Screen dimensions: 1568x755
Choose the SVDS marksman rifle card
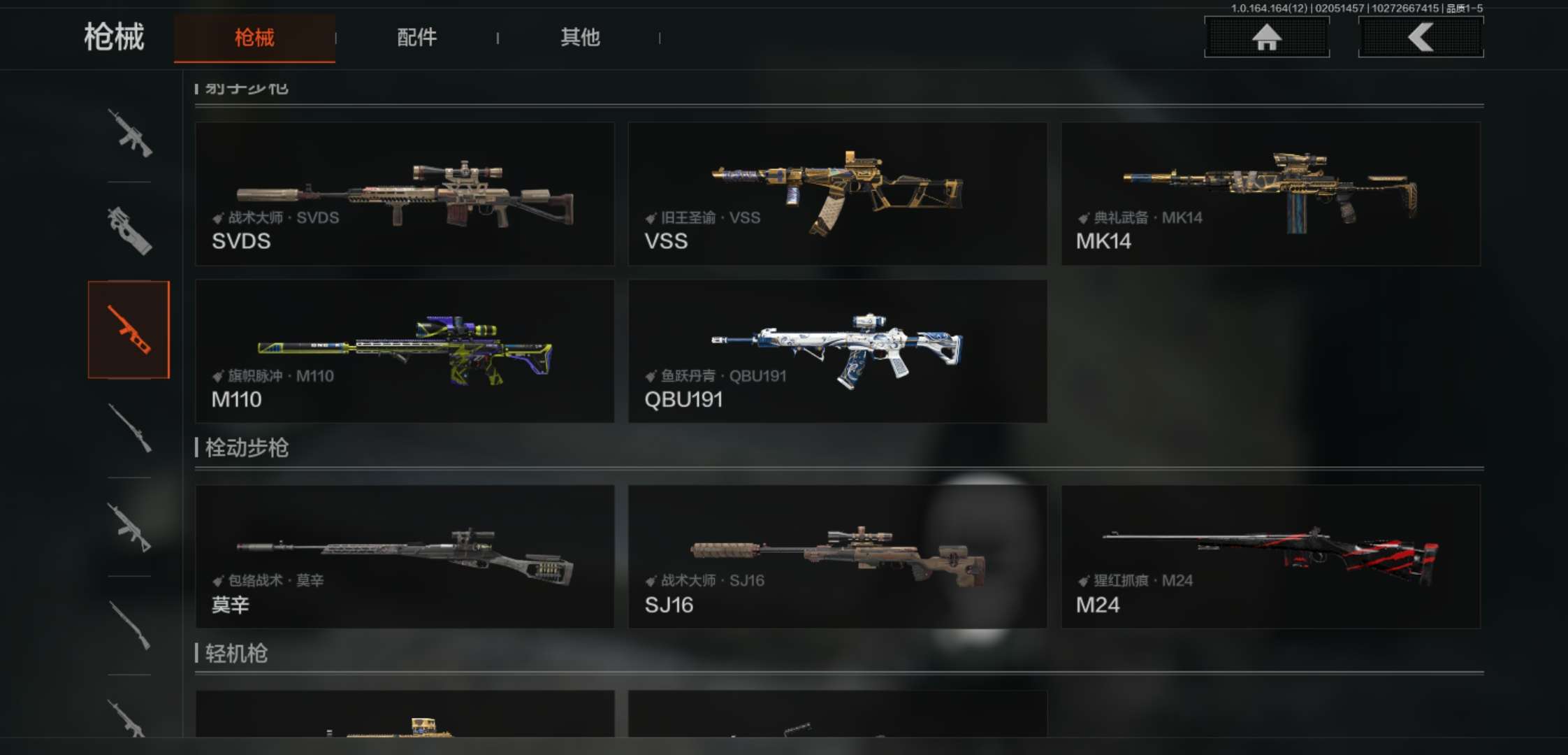click(405, 194)
